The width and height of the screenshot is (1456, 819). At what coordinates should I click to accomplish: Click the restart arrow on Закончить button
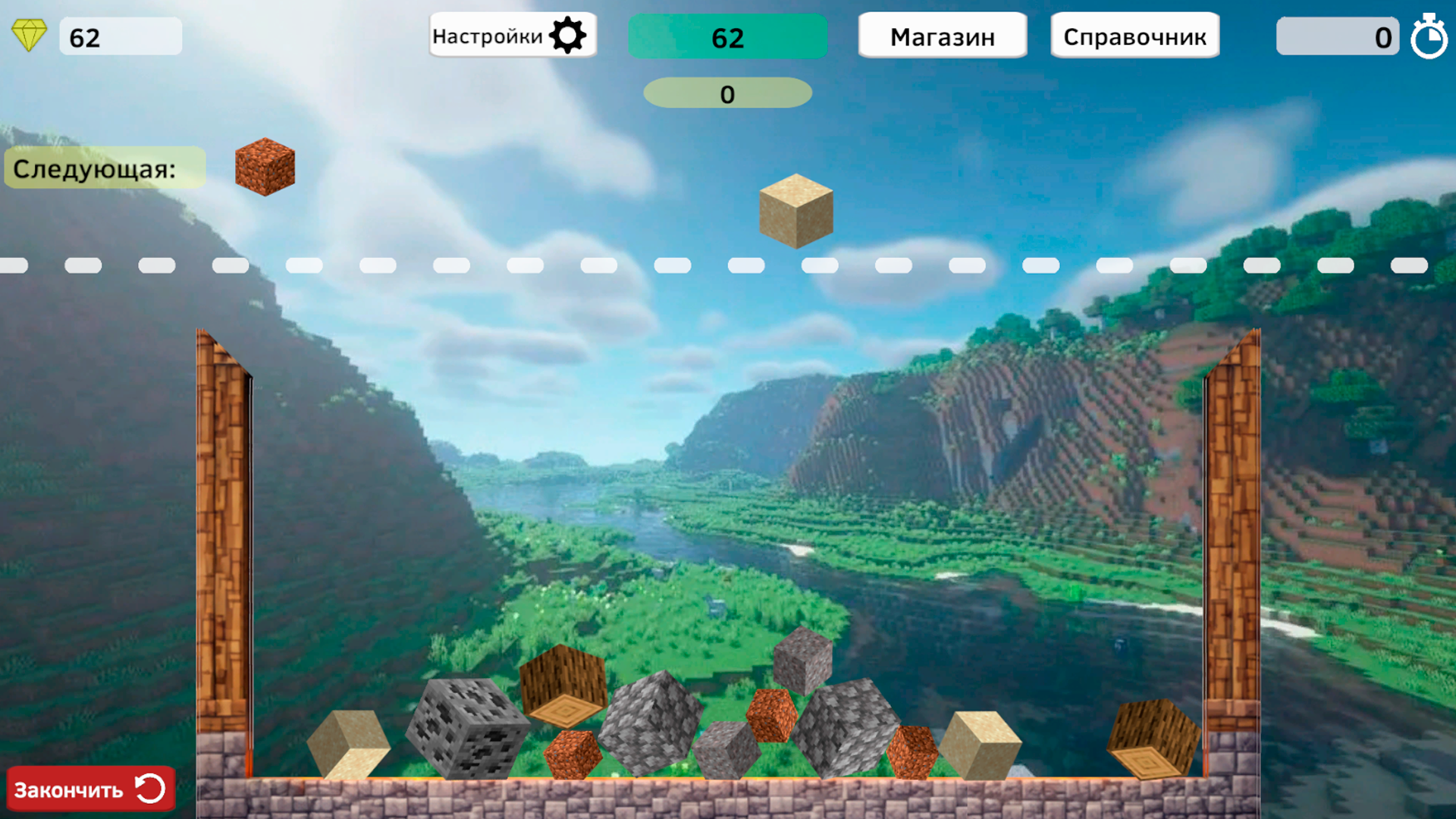pos(149,789)
